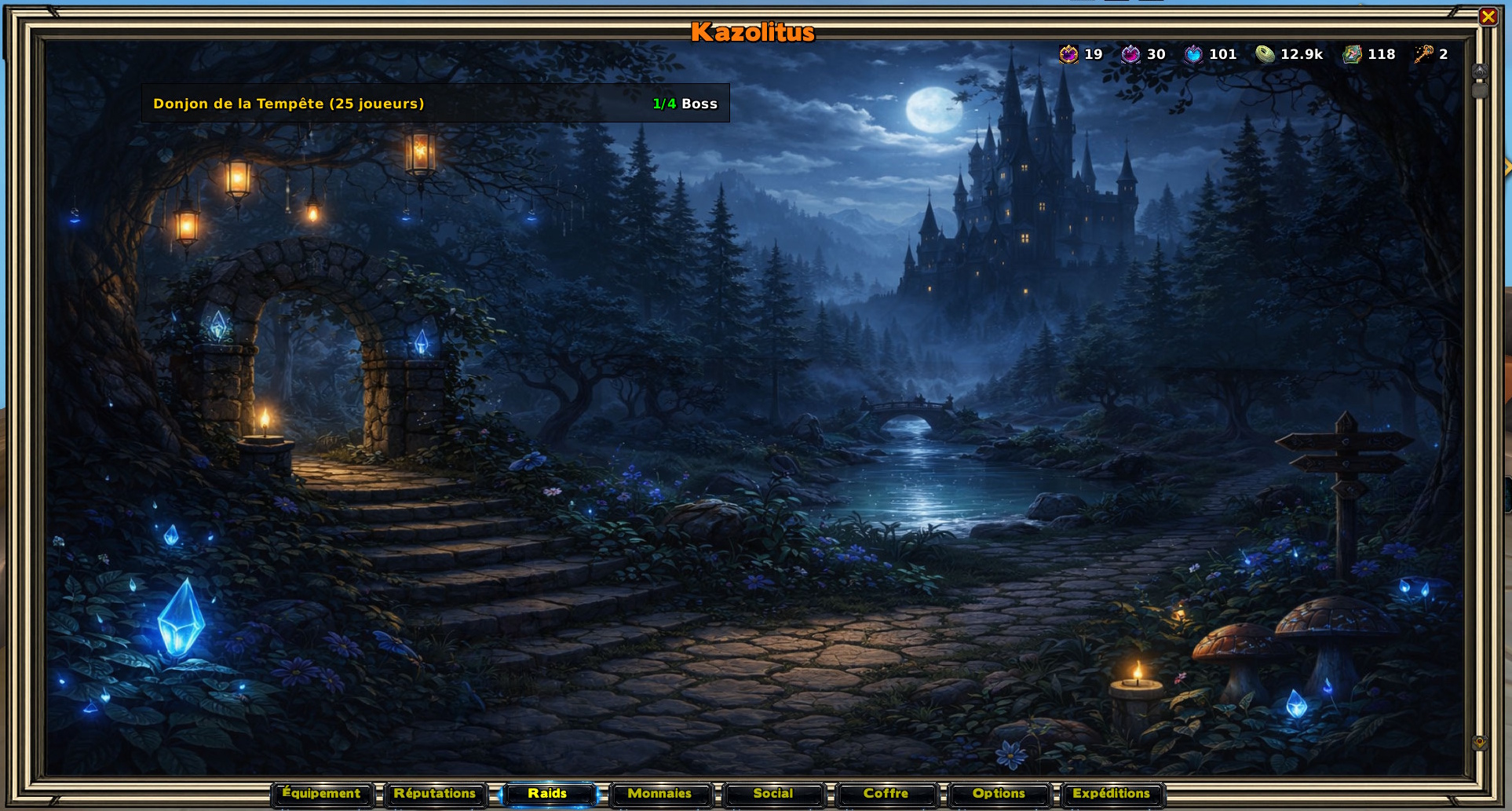Switch to the Coffre tab

click(x=886, y=794)
